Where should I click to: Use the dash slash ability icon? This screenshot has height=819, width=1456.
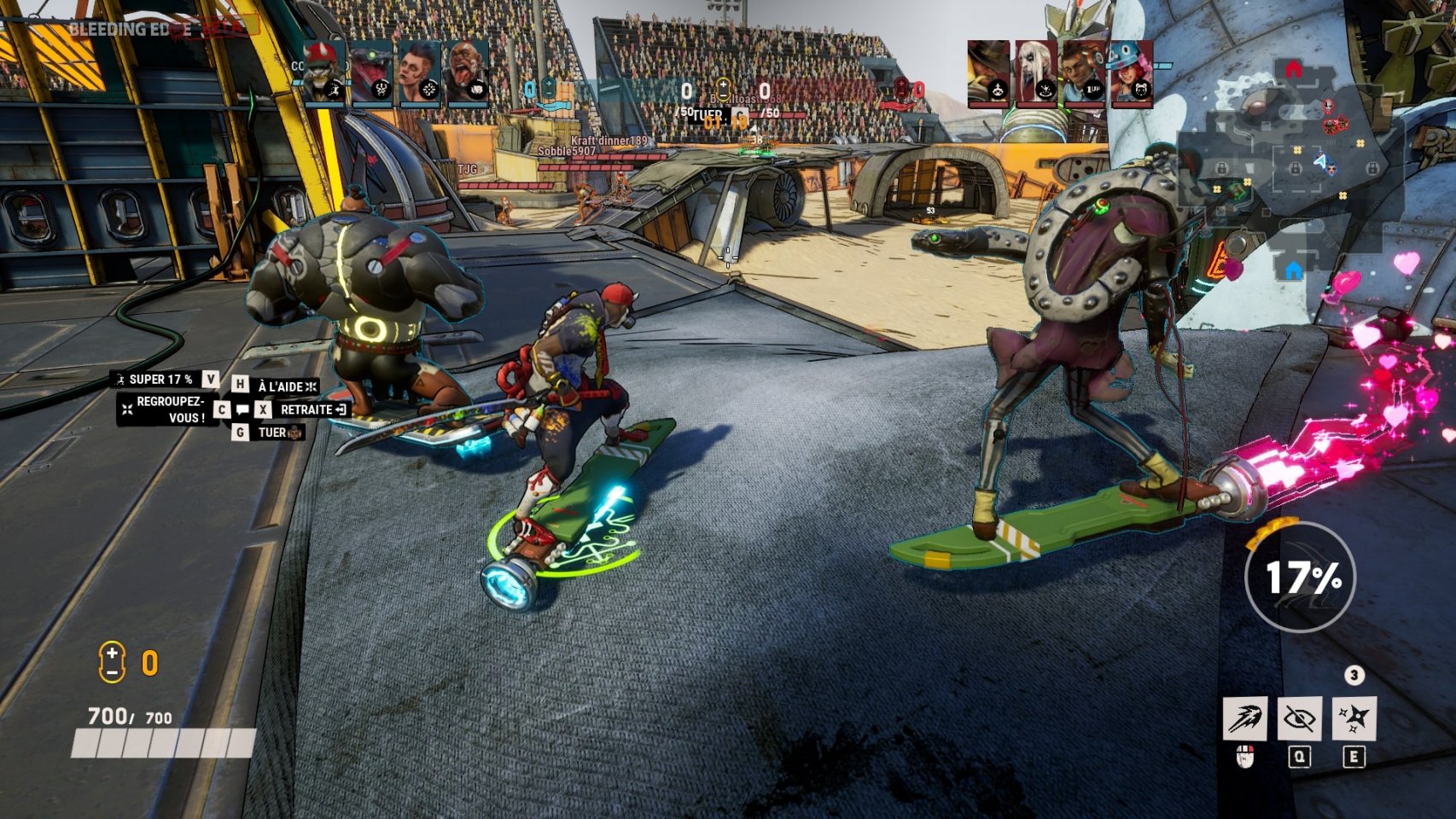(1245, 718)
